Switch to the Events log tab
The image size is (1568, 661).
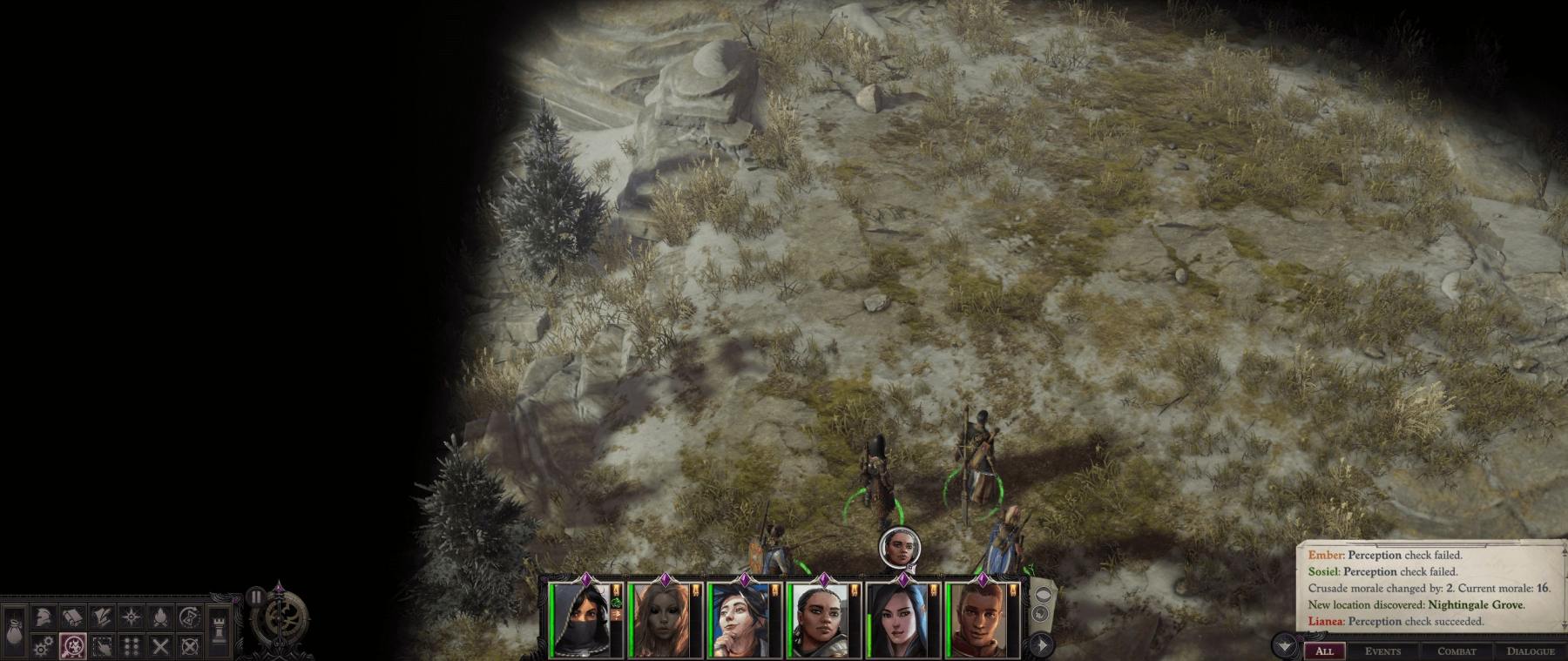pyautogui.click(x=1382, y=651)
